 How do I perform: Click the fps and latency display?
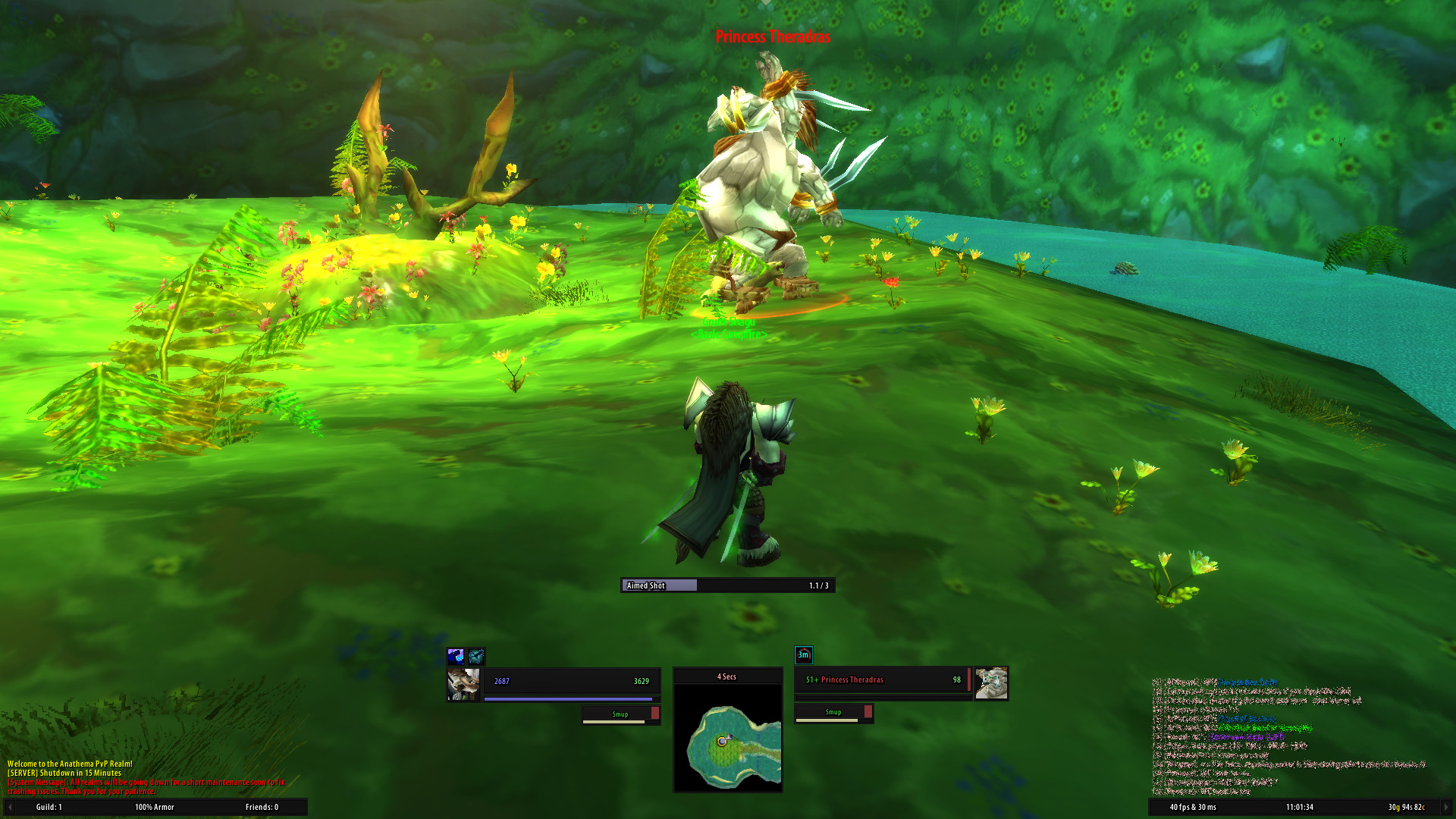pyautogui.click(x=1192, y=807)
